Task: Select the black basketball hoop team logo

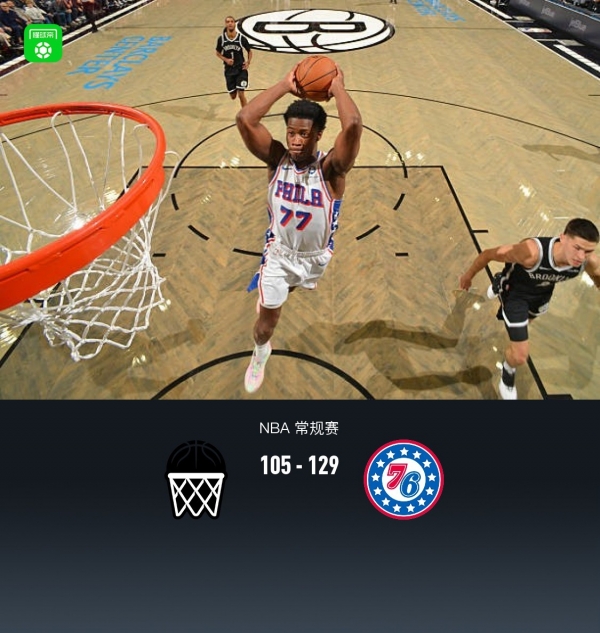Action: pyautogui.click(x=196, y=480)
